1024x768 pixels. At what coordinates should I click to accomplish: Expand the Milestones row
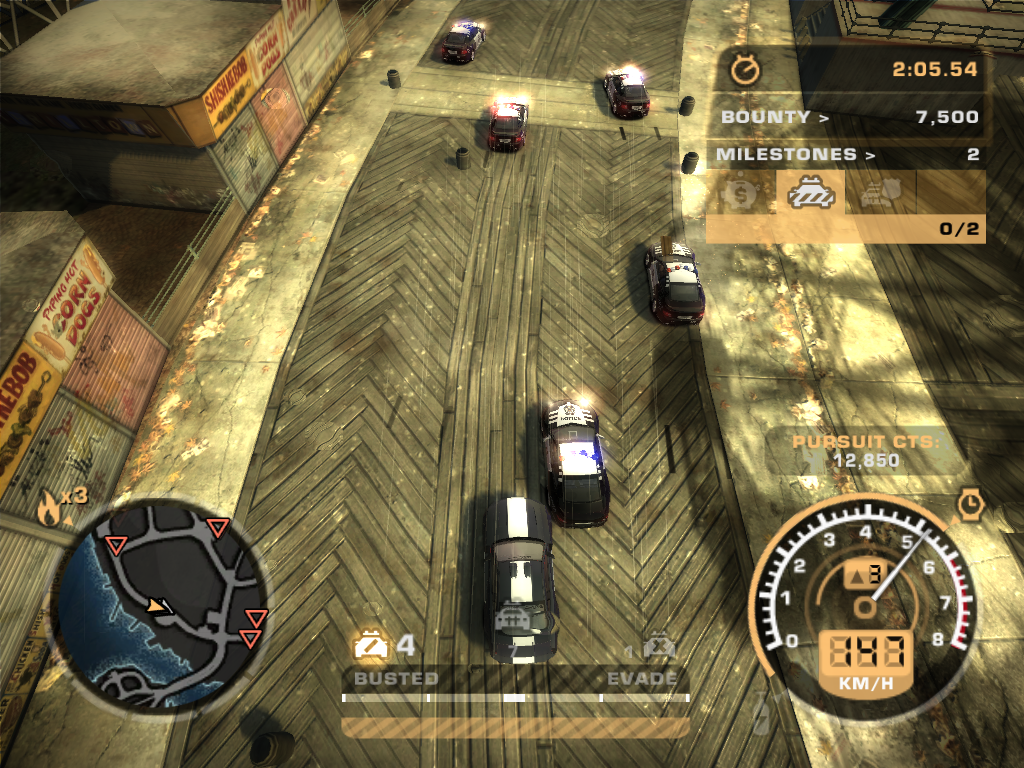(x=848, y=154)
